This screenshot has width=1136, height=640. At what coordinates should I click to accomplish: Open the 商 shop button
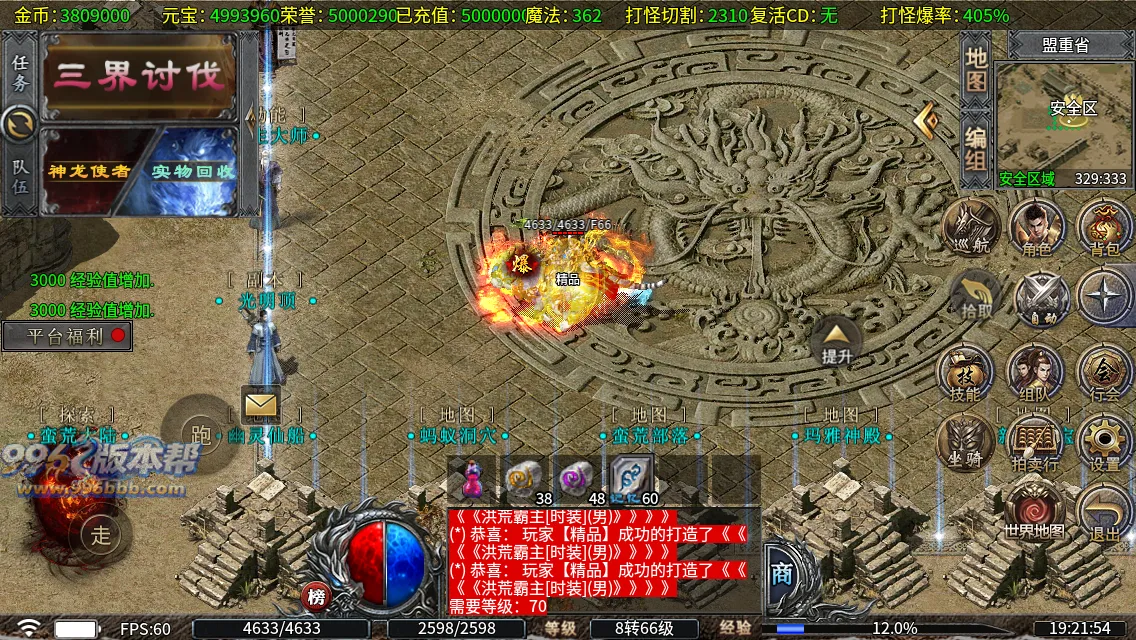(x=782, y=573)
